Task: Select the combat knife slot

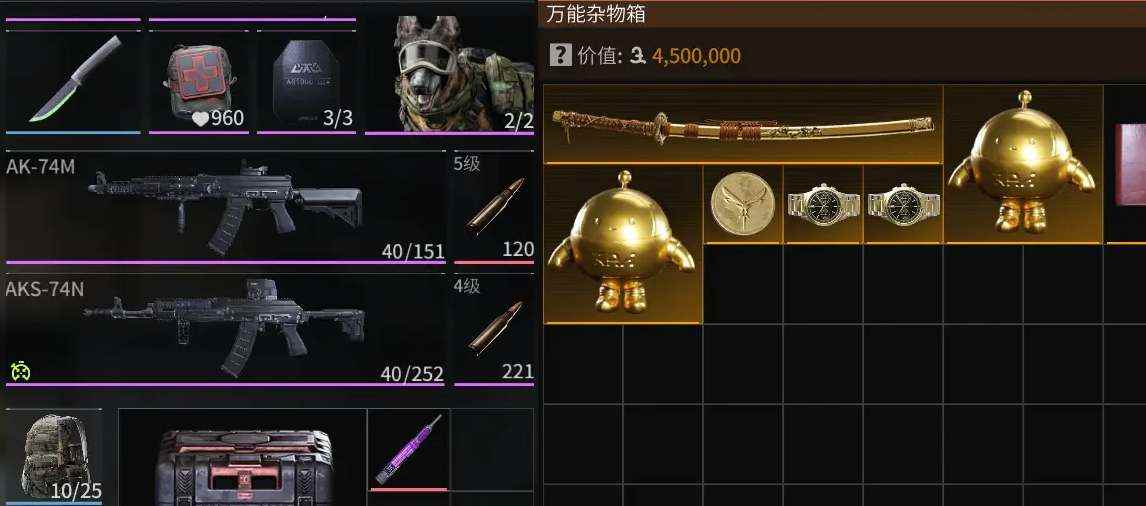Action: (x=73, y=80)
